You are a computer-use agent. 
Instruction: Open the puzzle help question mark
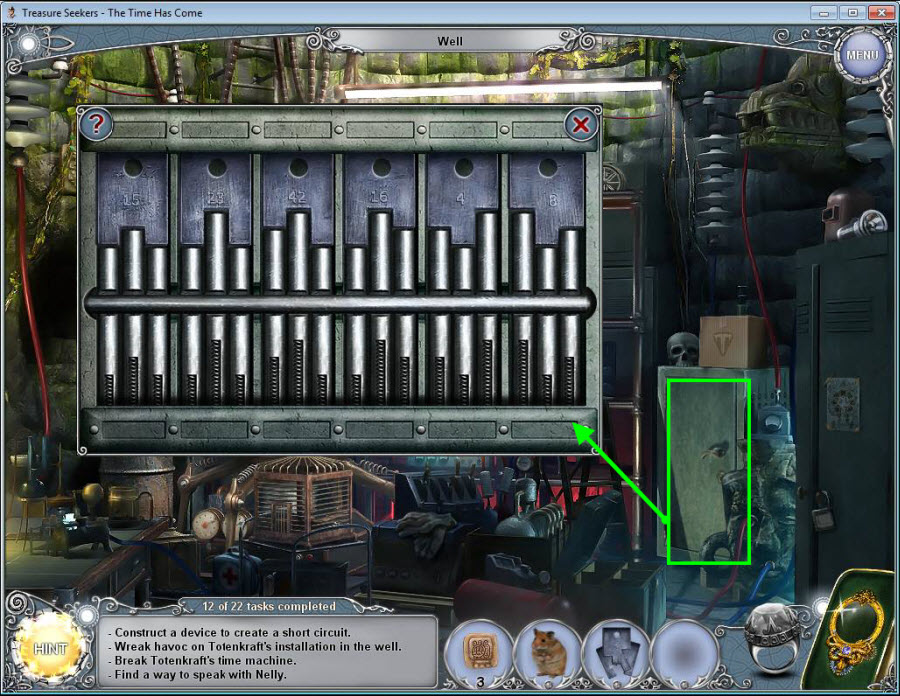click(x=97, y=125)
